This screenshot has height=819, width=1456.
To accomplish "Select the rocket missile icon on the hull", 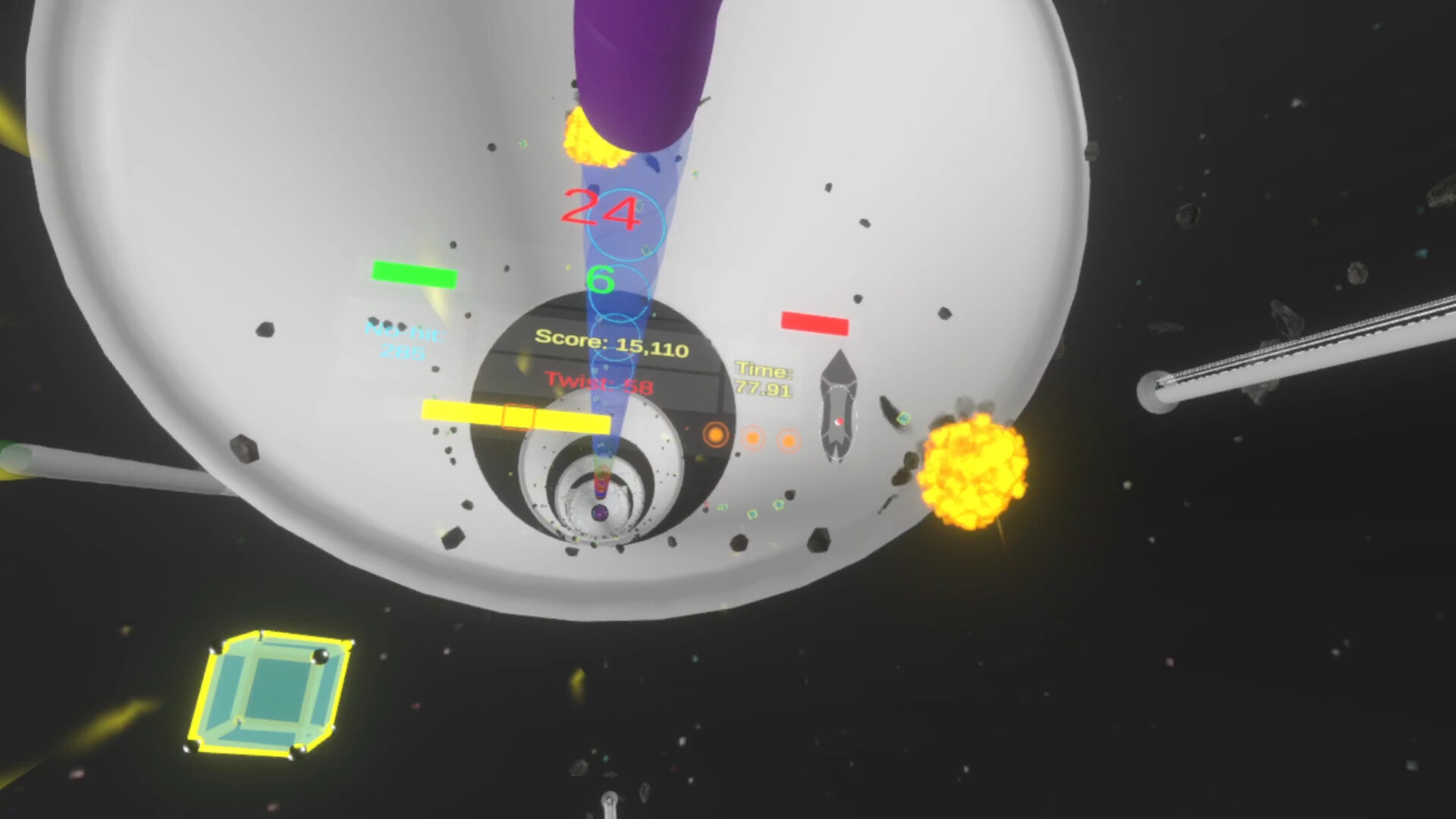I will (839, 402).
